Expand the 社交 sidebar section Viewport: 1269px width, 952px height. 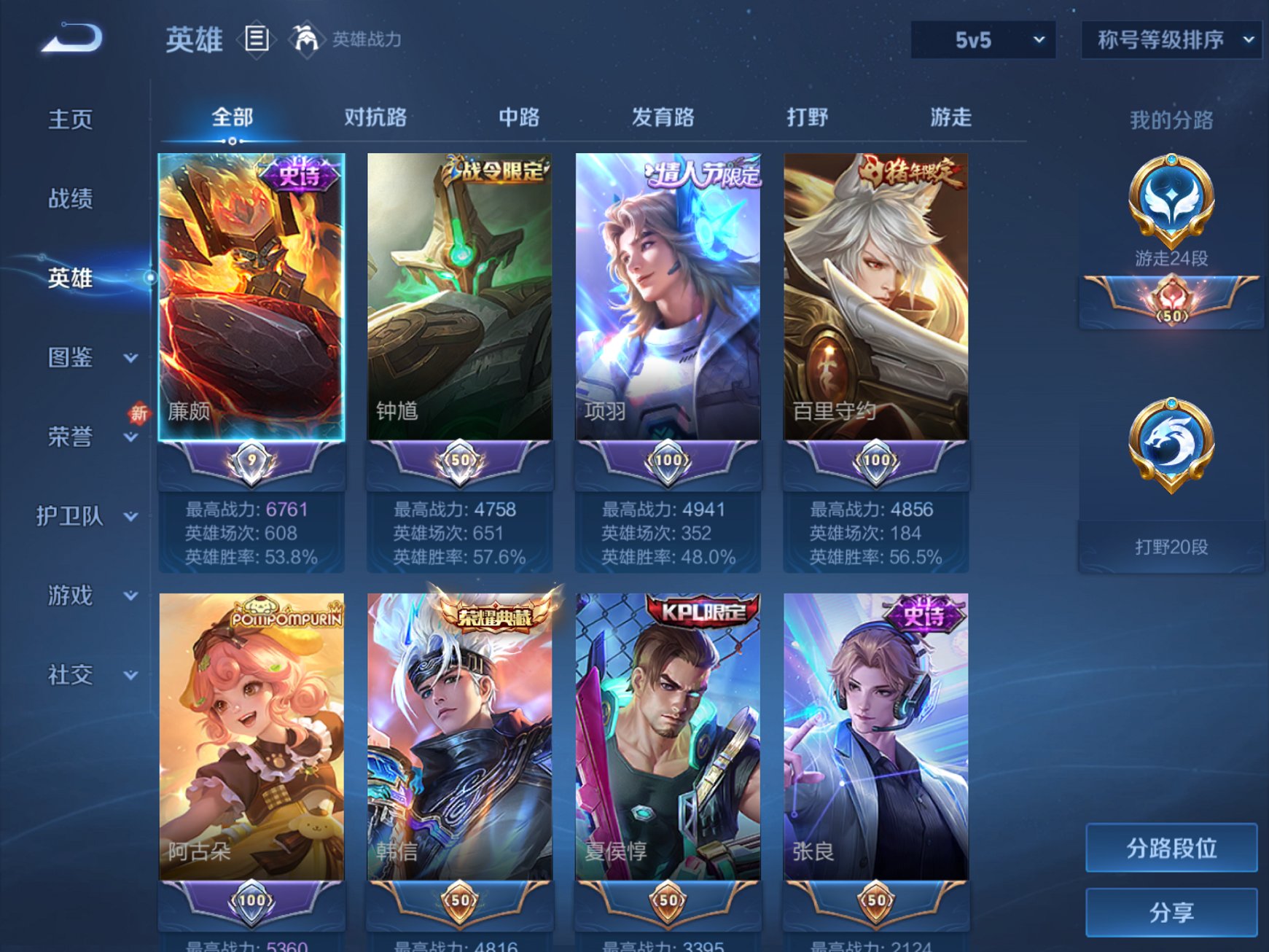point(69,676)
